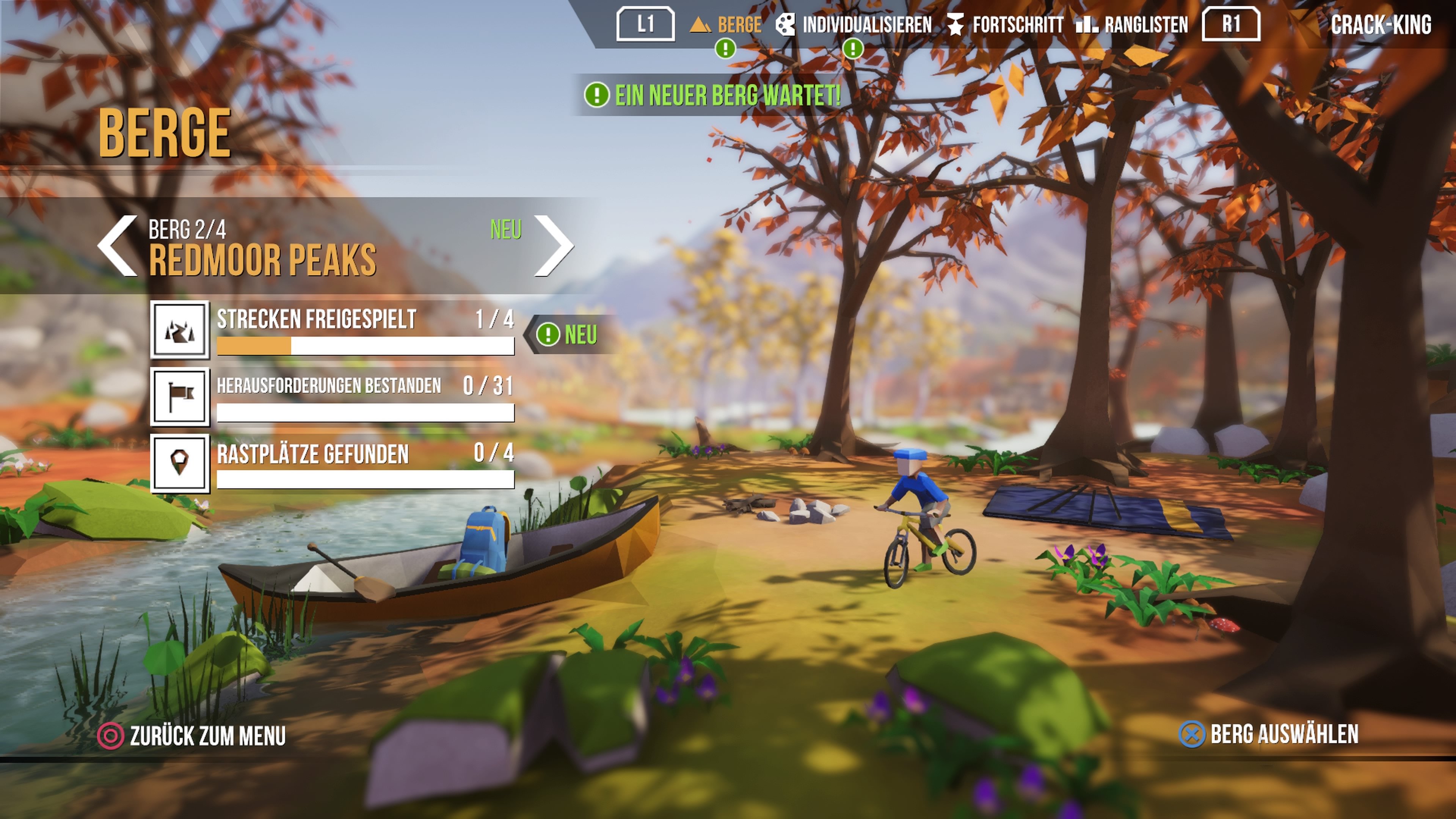Select the Redmoor Peaks mountain entry

click(263, 260)
